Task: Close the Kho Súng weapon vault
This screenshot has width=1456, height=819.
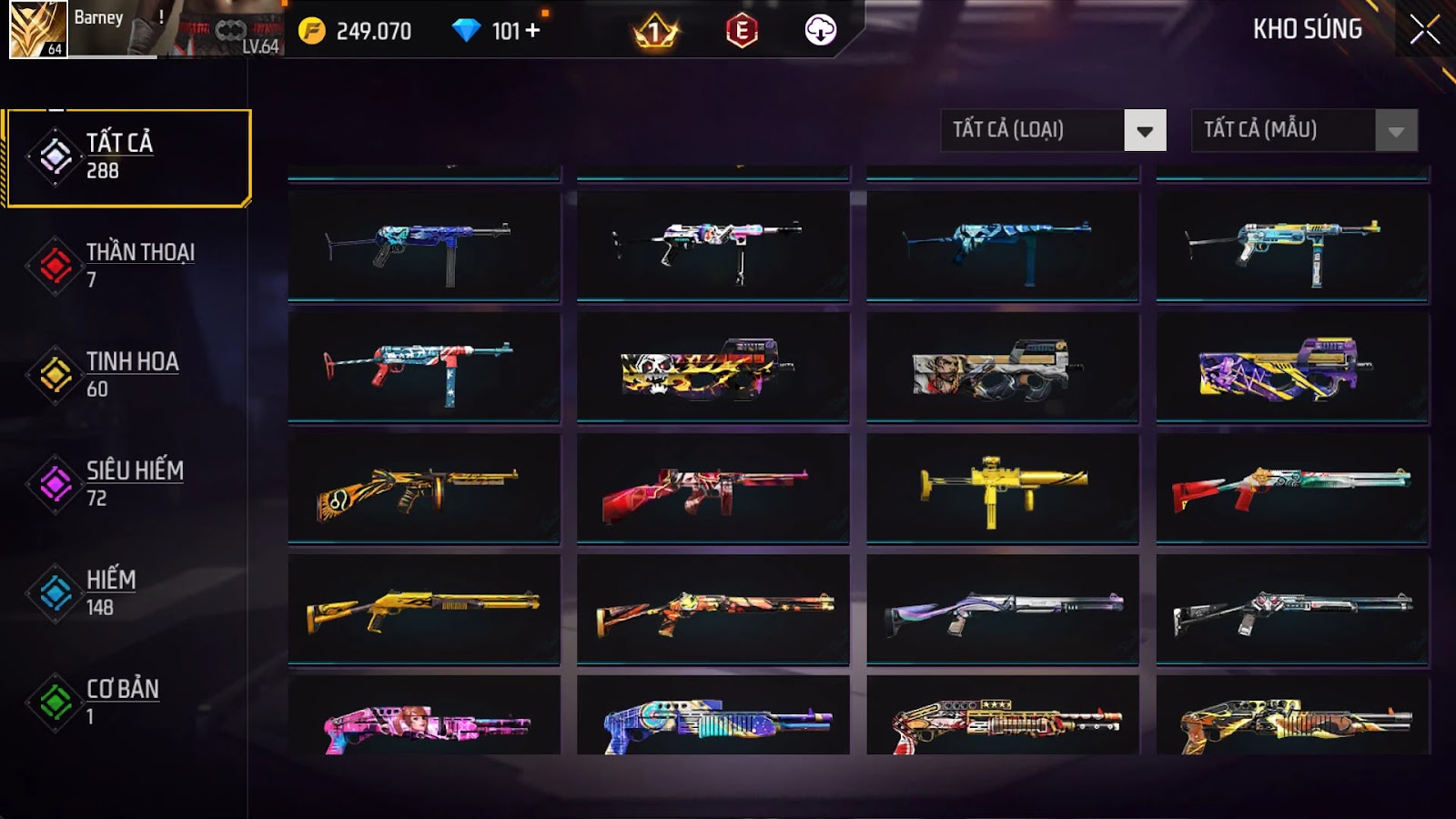Action: point(1424,30)
